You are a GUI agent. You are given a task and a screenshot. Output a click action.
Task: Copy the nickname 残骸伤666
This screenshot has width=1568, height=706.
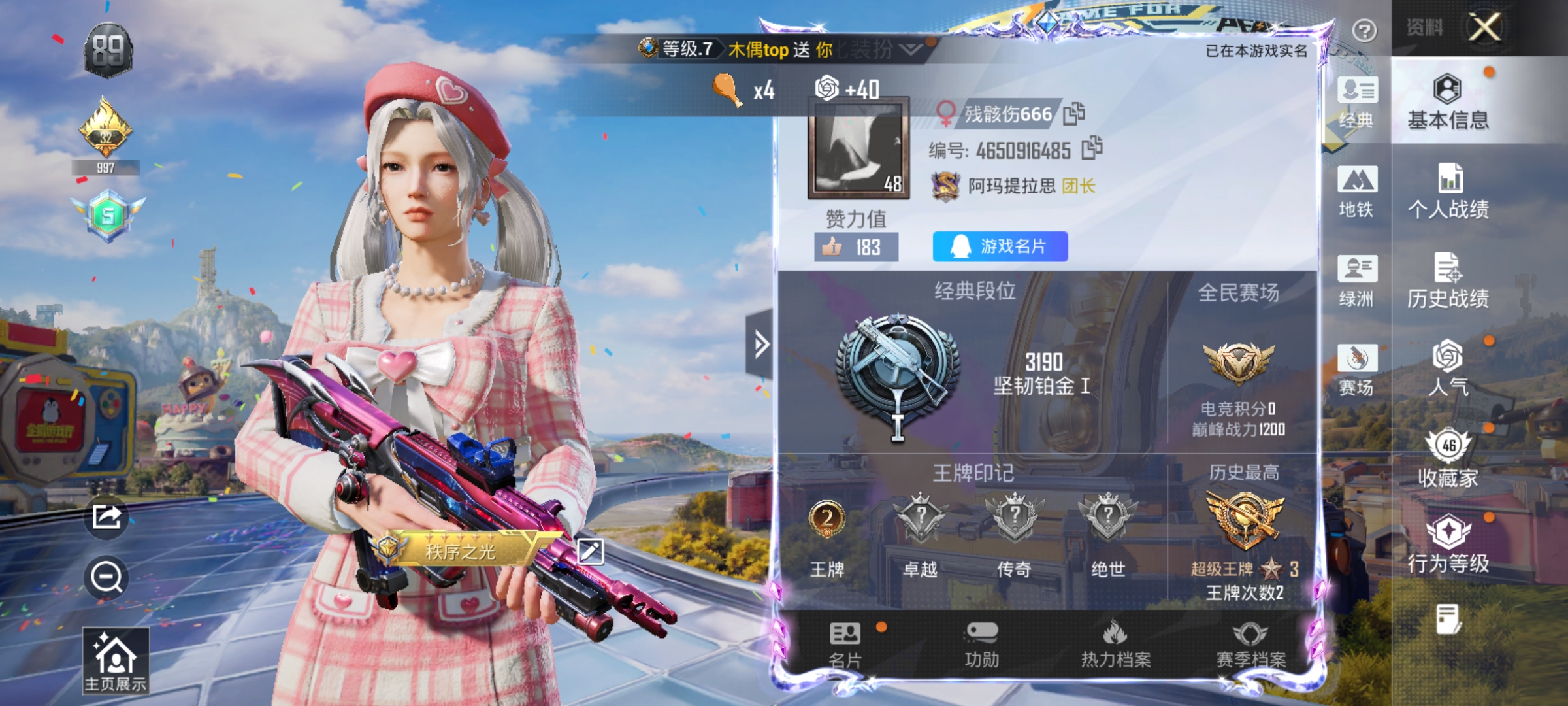point(1073,112)
